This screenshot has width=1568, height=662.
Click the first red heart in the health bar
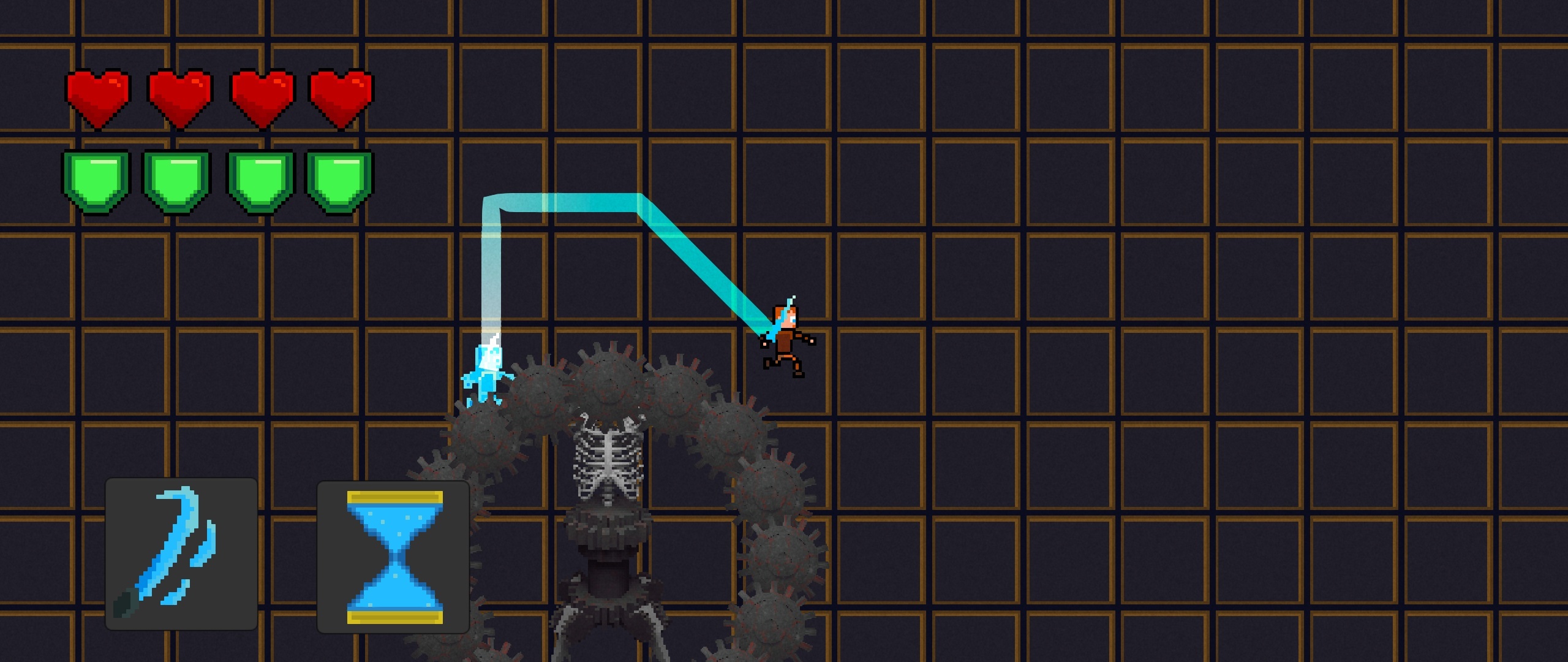100,95
